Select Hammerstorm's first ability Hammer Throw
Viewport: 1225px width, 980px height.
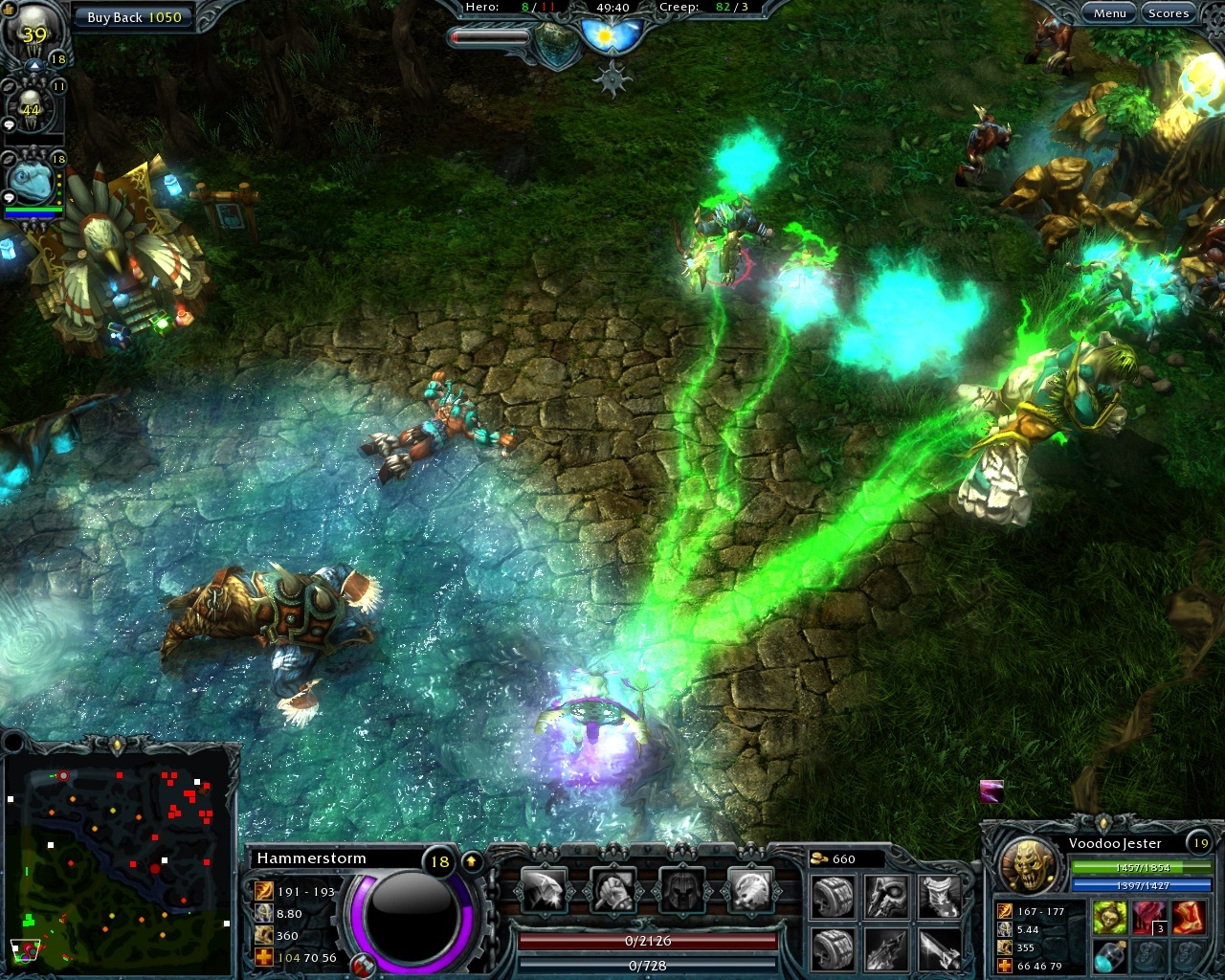[543, 888]
